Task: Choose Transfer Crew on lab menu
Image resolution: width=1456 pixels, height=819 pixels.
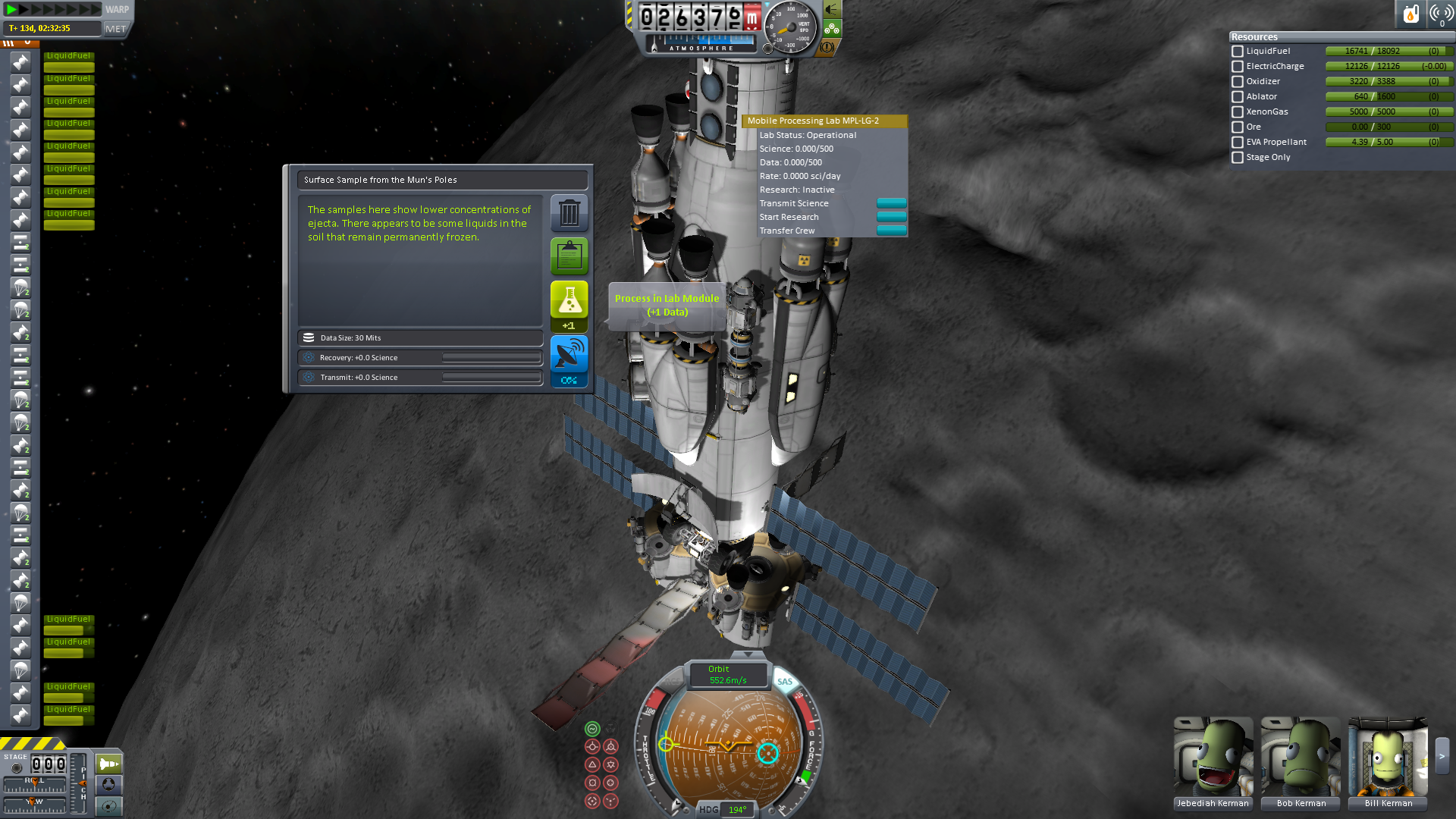Action: pyautogui.click(x=891, y=231)
